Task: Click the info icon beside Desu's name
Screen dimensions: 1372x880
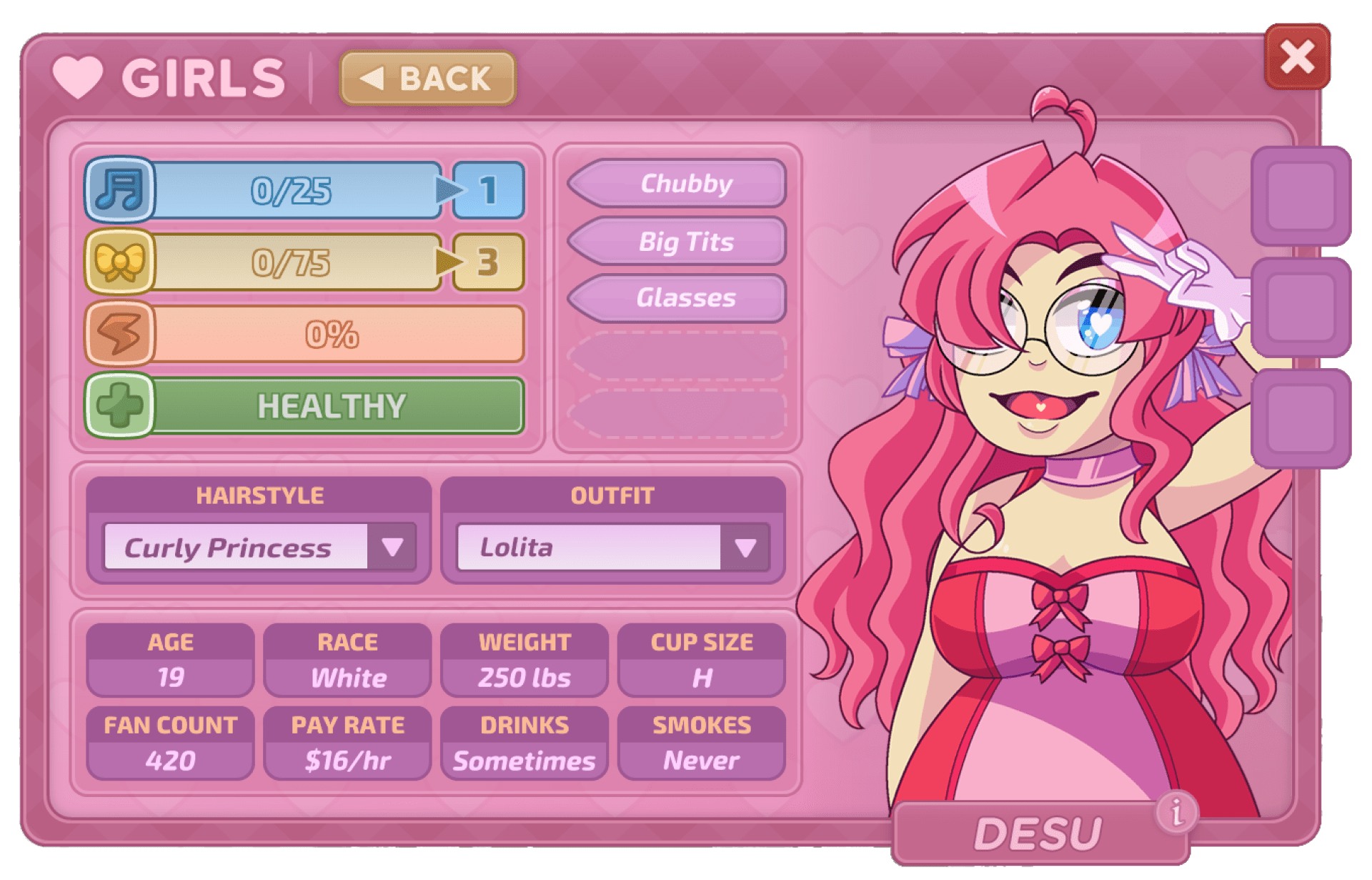Action: (x=1176, y=811)
